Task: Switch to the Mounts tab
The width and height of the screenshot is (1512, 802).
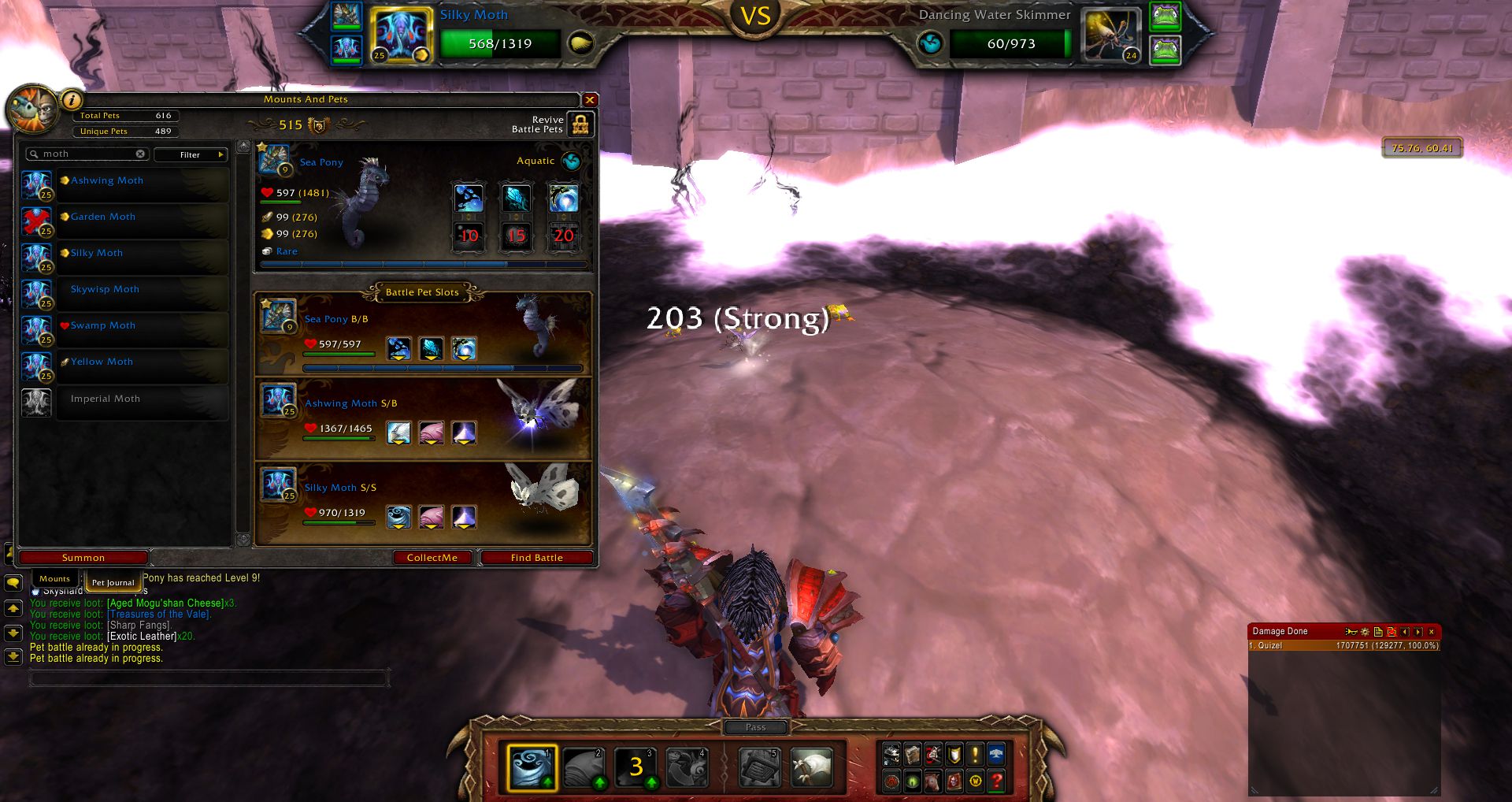Action: [x=55, y=579]
